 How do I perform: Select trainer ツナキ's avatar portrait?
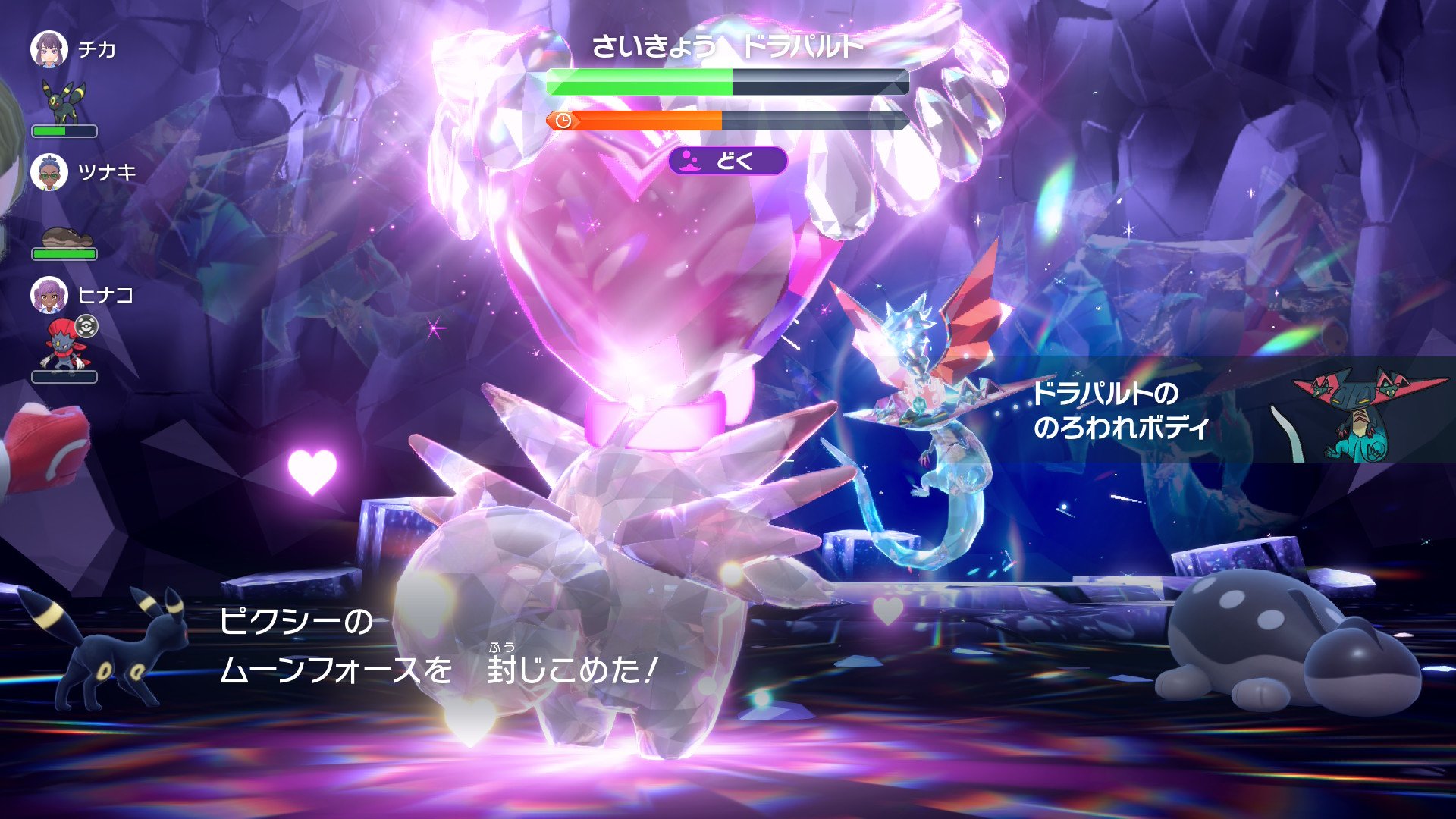[49, 173]
